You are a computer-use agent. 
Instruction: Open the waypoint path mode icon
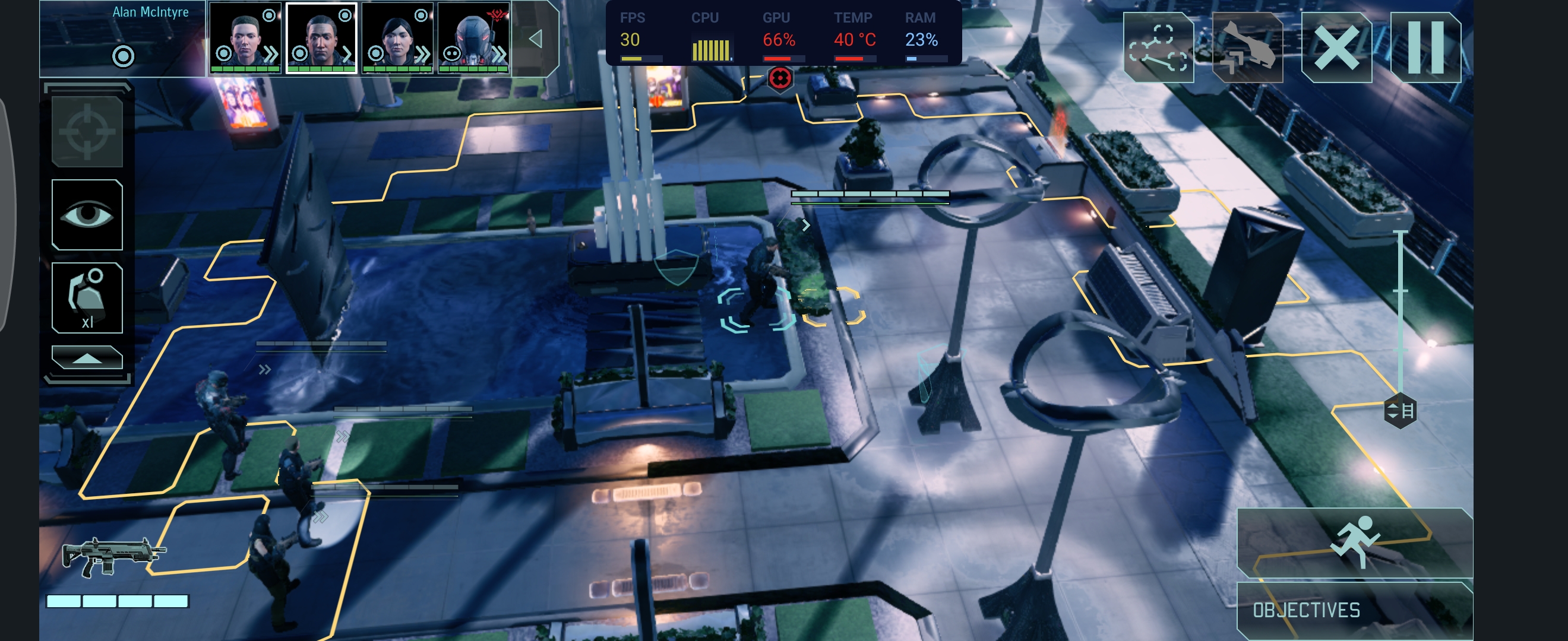1158,47
